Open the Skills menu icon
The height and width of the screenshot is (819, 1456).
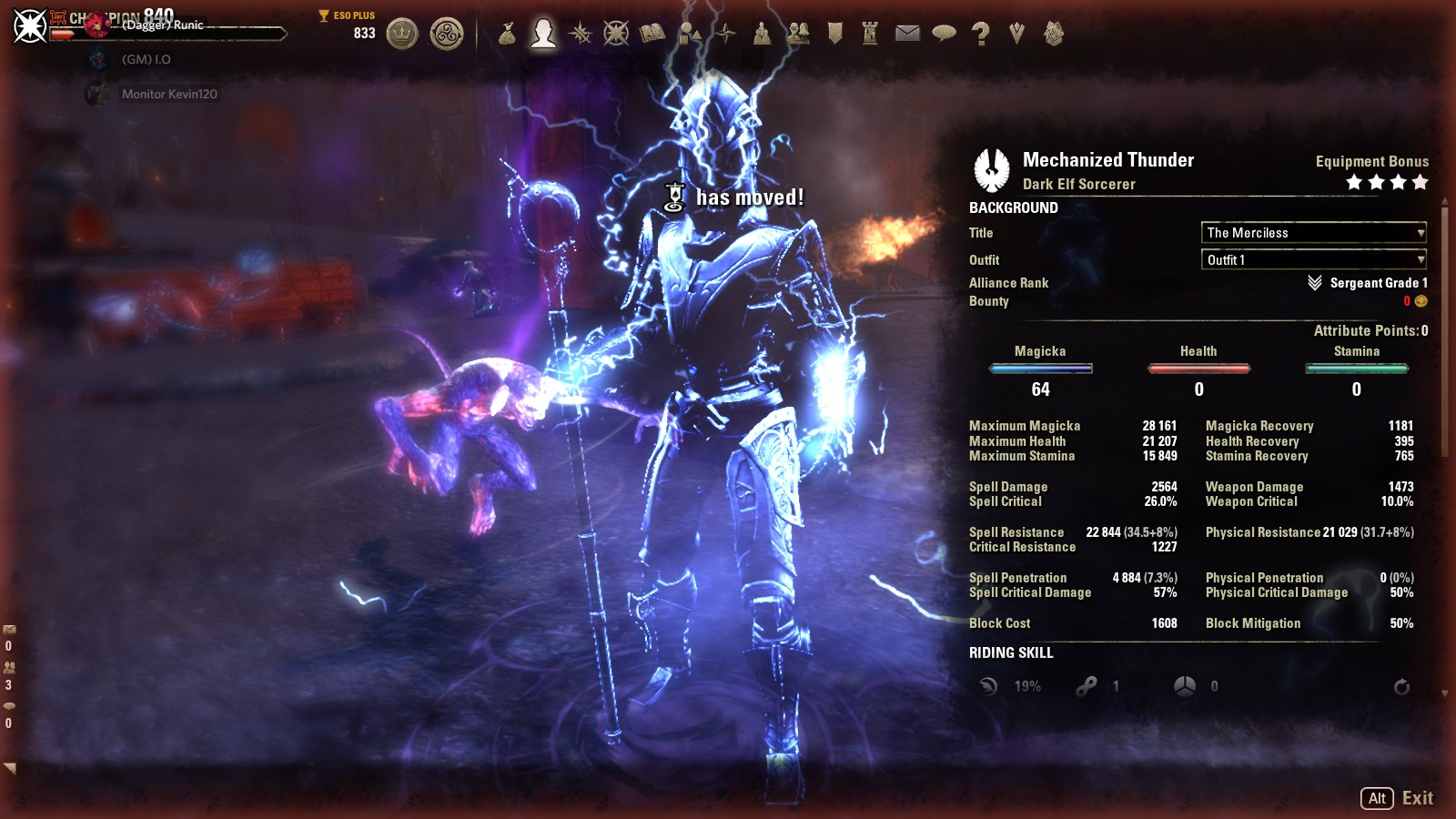tap(580, 35)
